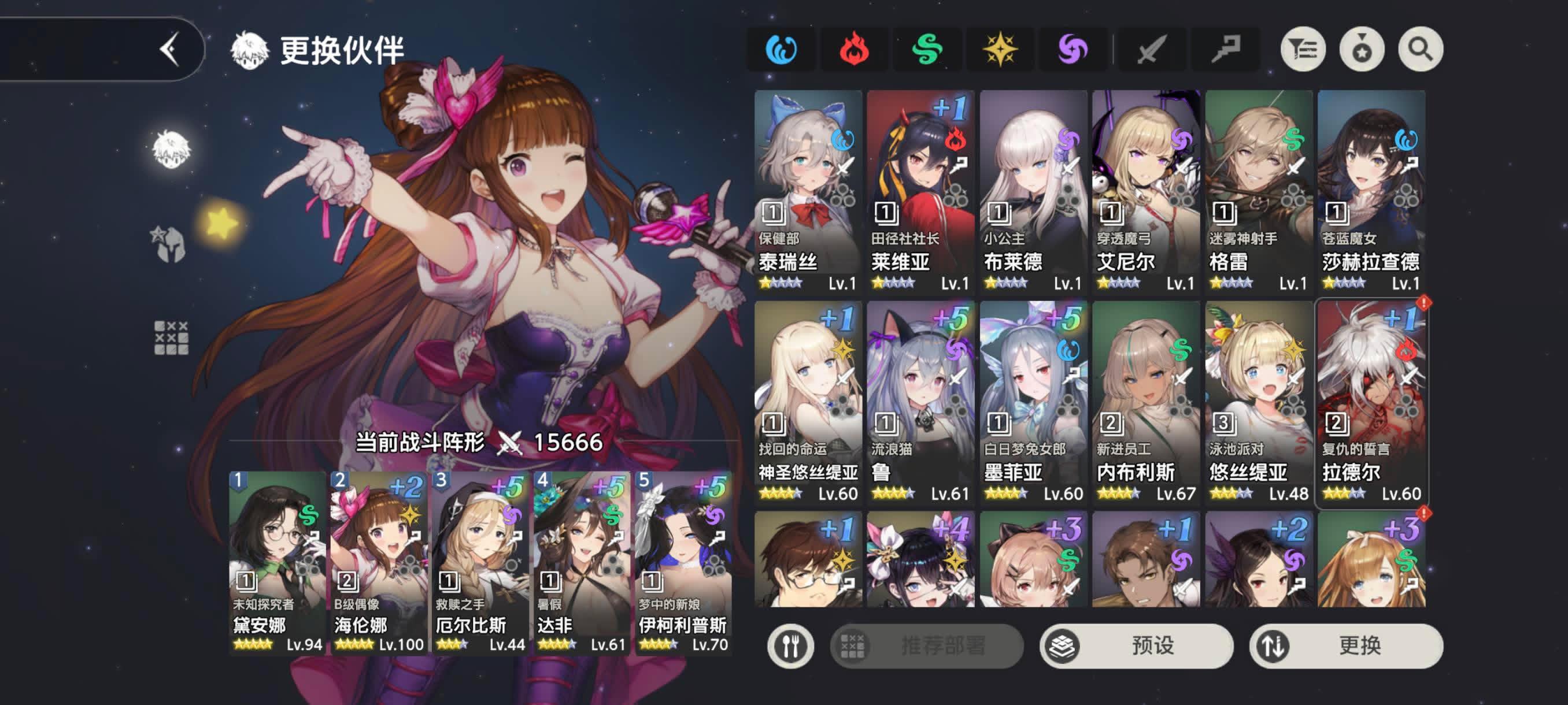Viewport: 1568px width, 705px height.
Task: Select formation slot 海伦娜 Lv.100
Action: (x=379, y=563)
